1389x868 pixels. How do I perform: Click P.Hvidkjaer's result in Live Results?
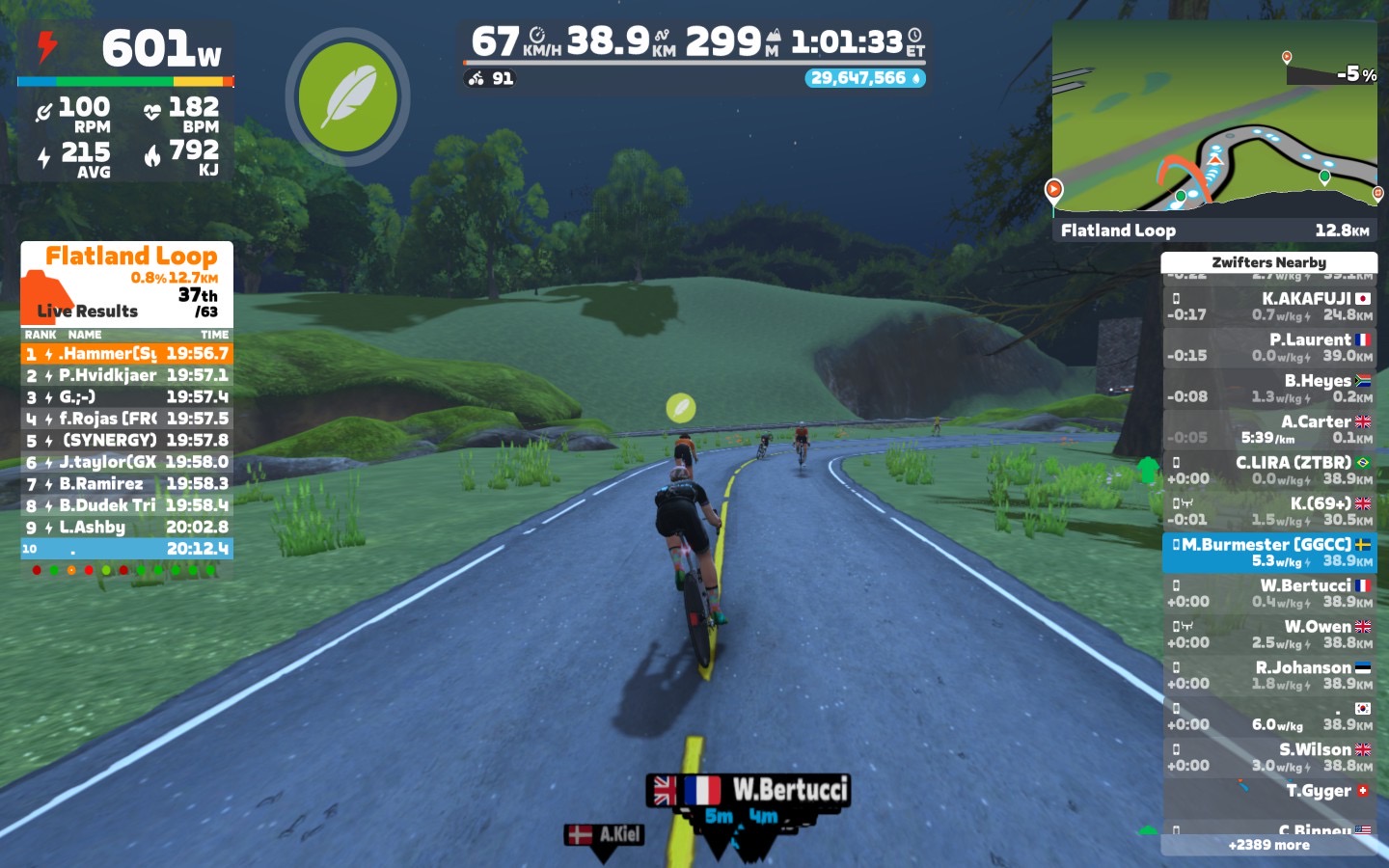[x=126, y=375]
